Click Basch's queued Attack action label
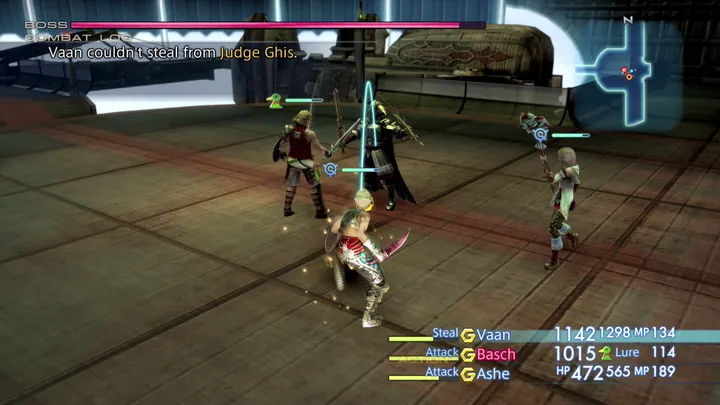 tap(442, 353)
